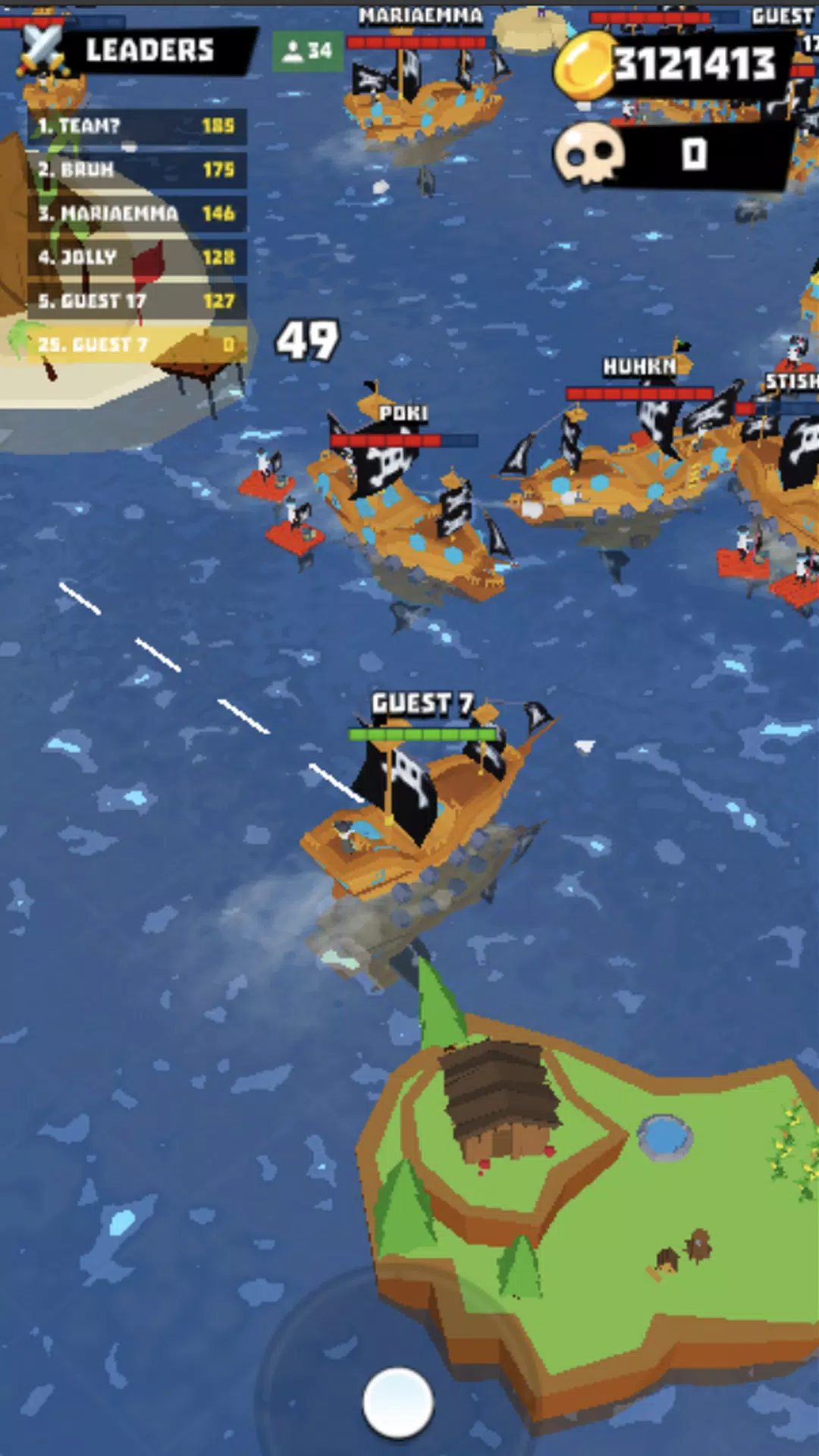
Task: Click the green player count badge
Action: coord(307,51)
